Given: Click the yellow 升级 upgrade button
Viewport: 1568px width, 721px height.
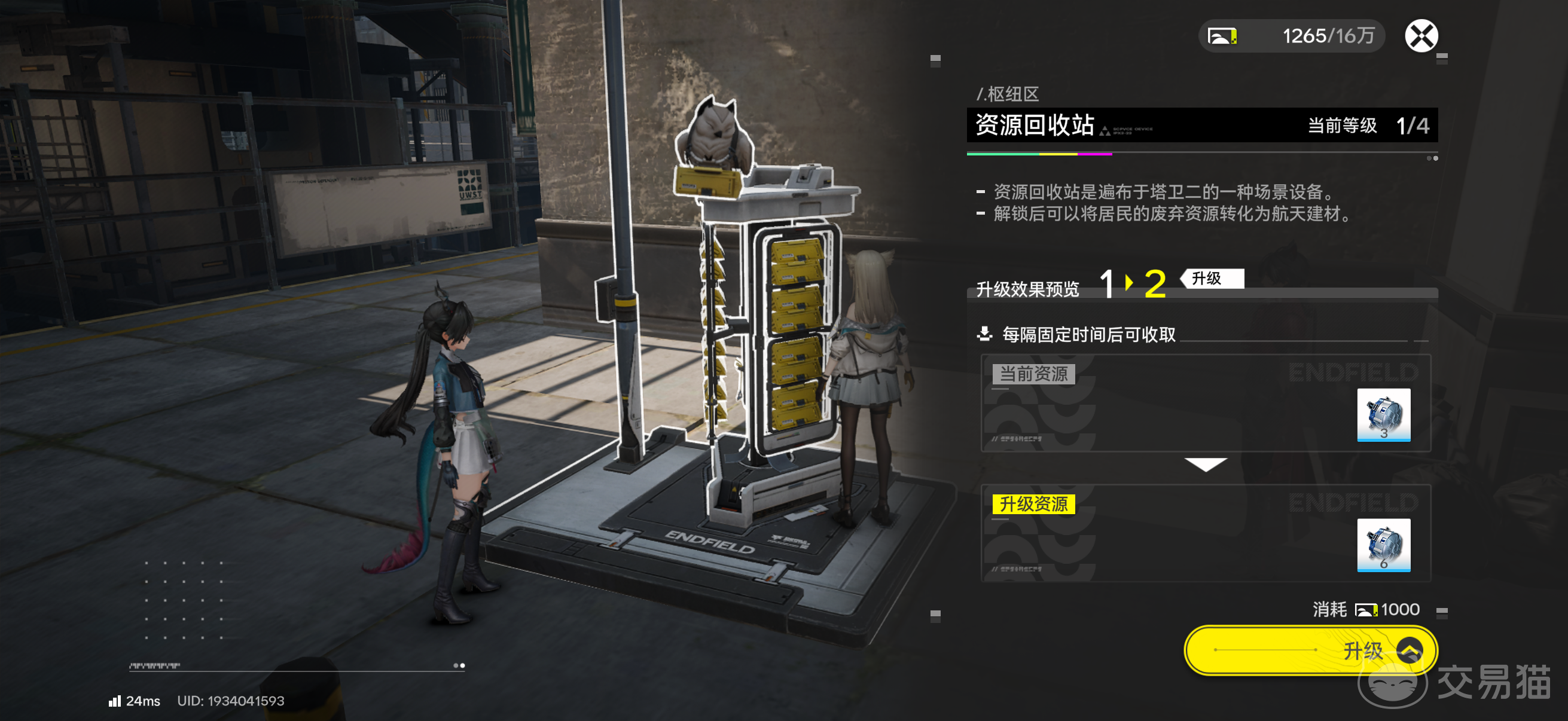Looking at the screenshot, I should click(x=1310, y=650).
